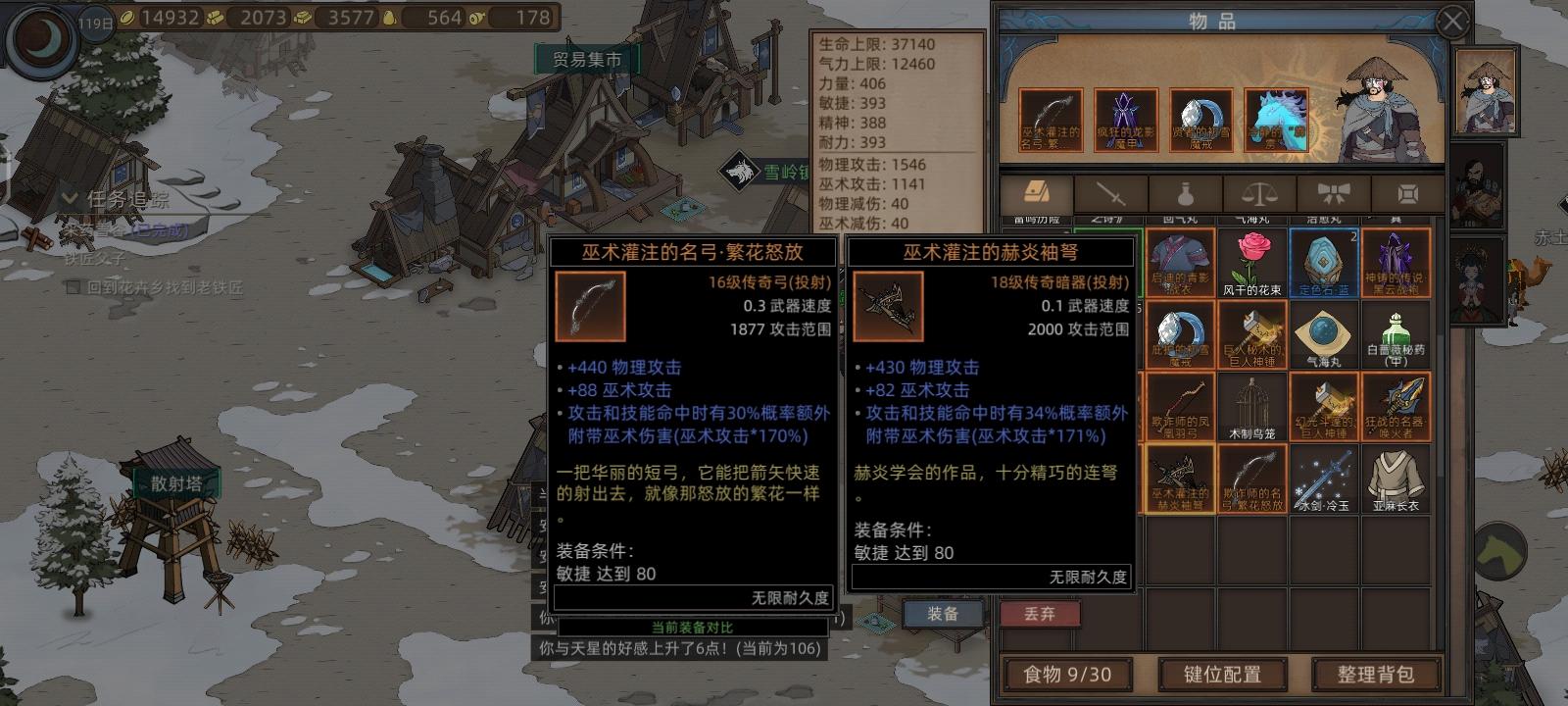Click the 贤者的初雪魔戒 ring slot
This screenshot has width=1568, height=706.
(x=1201, y=119)
